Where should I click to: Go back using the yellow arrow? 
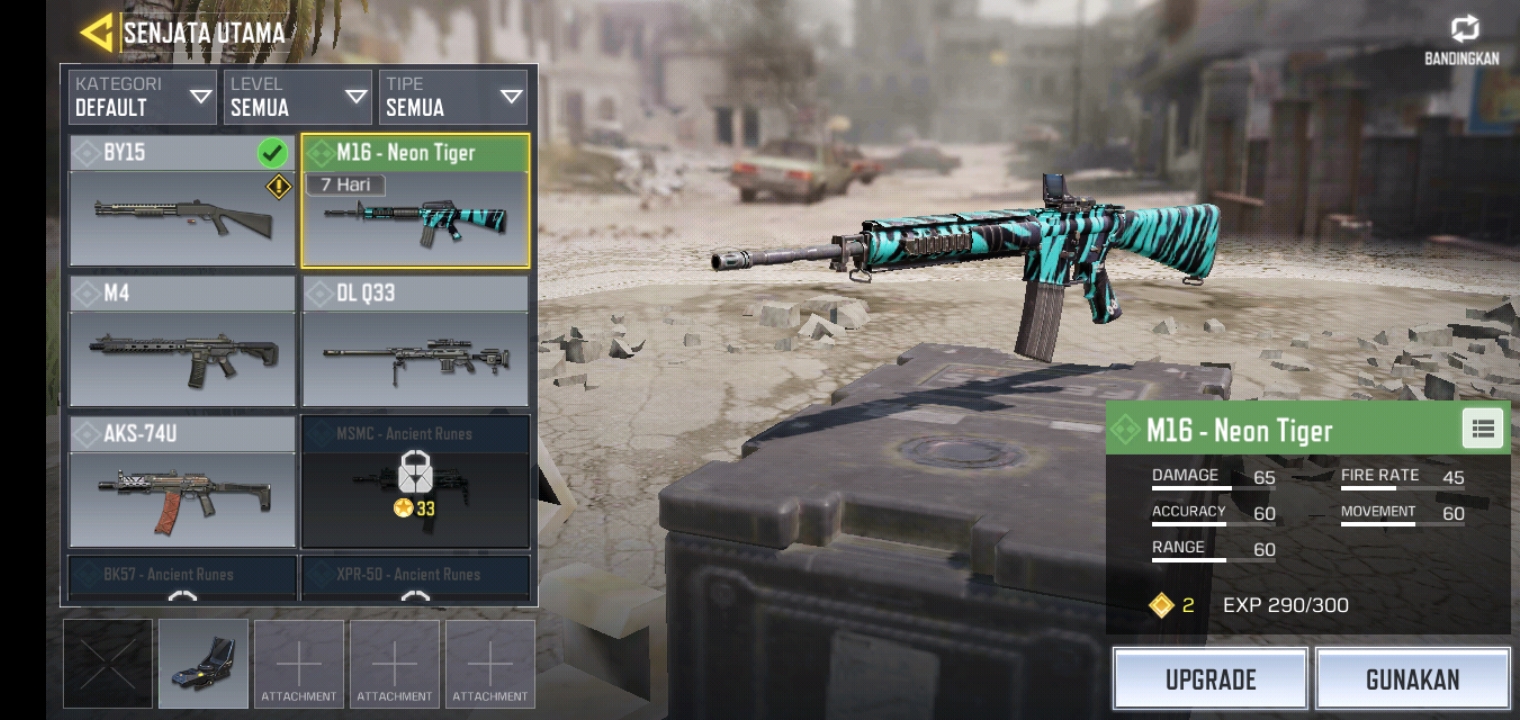click(x=97, y=33)
